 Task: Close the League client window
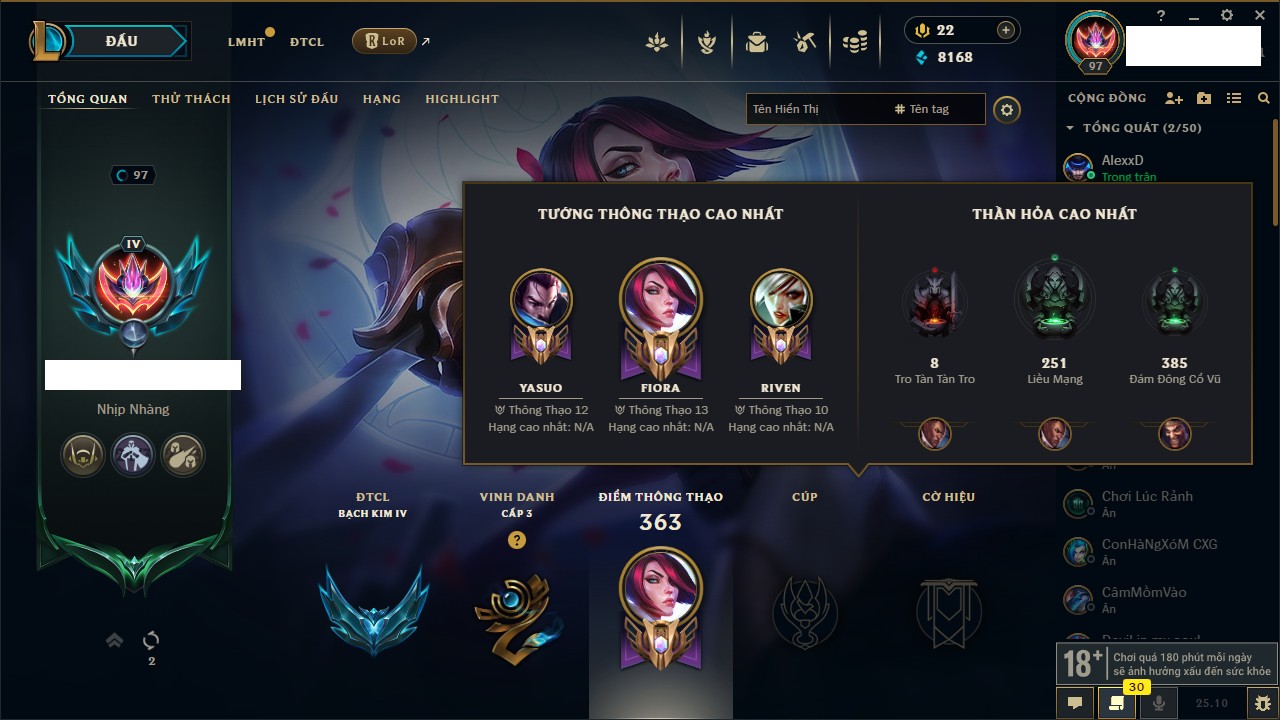[x=1258, y=15]
